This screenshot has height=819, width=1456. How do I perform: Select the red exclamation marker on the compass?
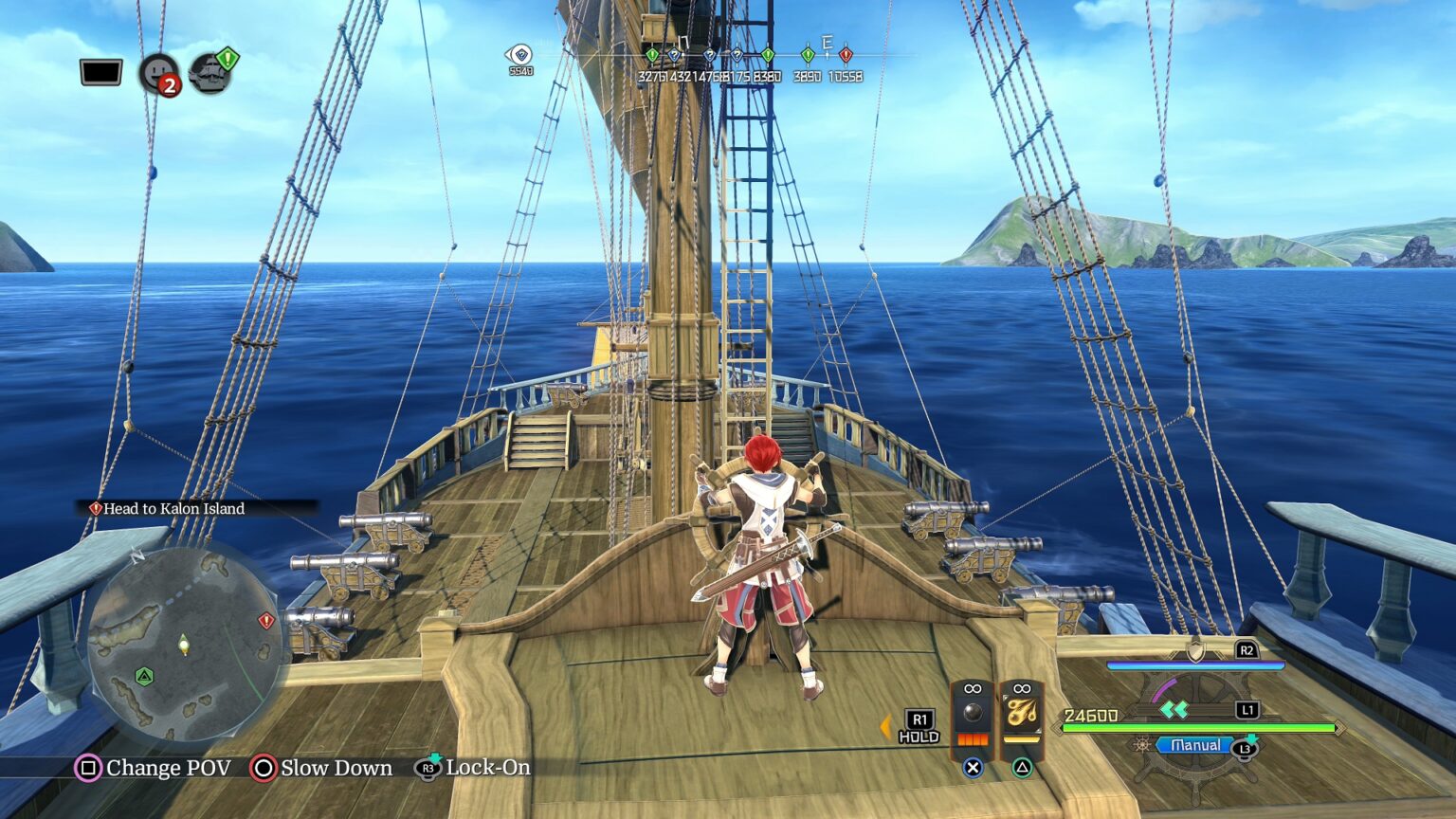point(846,56)
